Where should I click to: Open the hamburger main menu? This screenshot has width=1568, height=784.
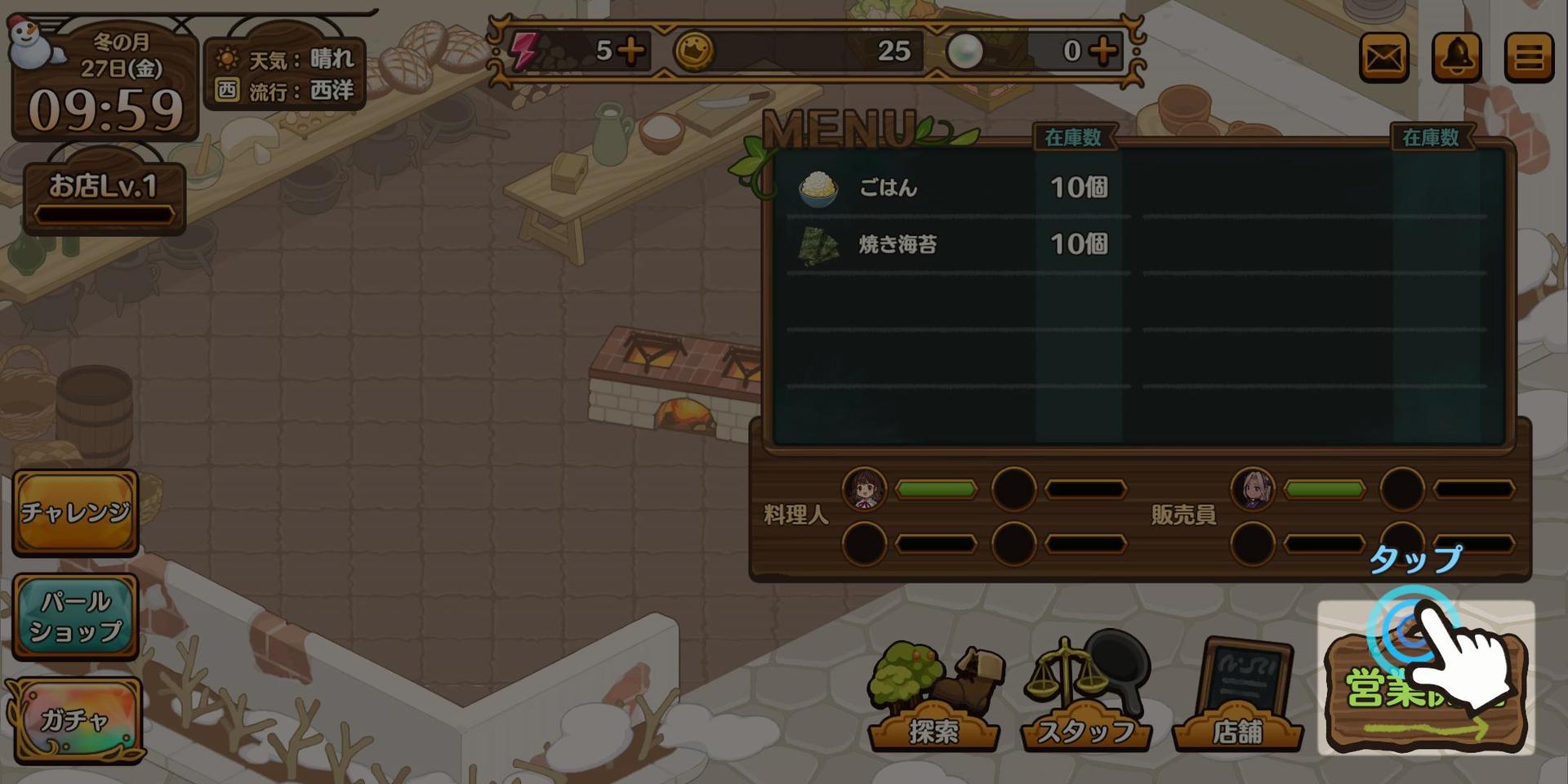pyautogui.click(x=1529, y=57)
